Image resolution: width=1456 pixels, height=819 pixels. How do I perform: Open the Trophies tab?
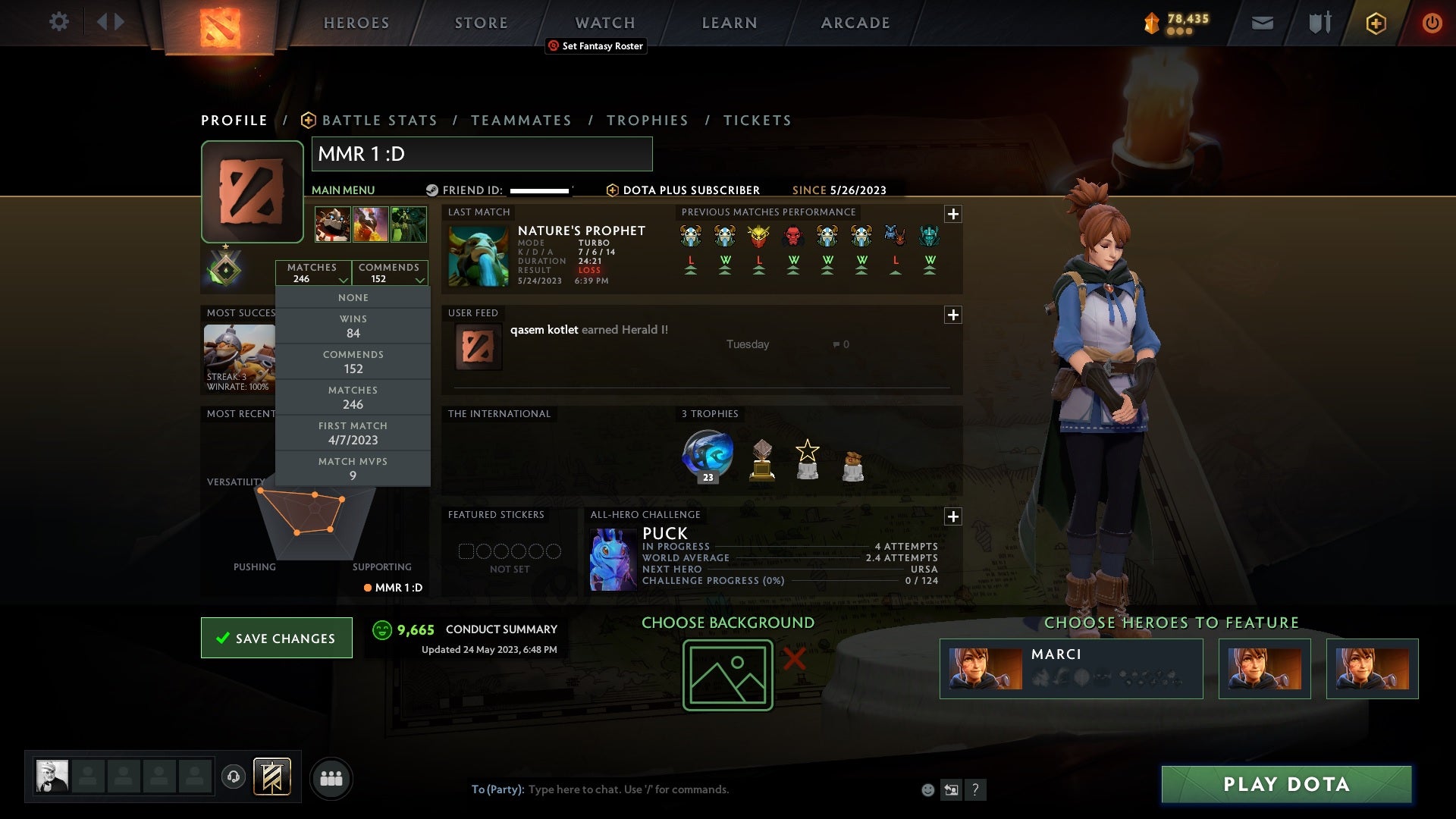tap(648, 120)
